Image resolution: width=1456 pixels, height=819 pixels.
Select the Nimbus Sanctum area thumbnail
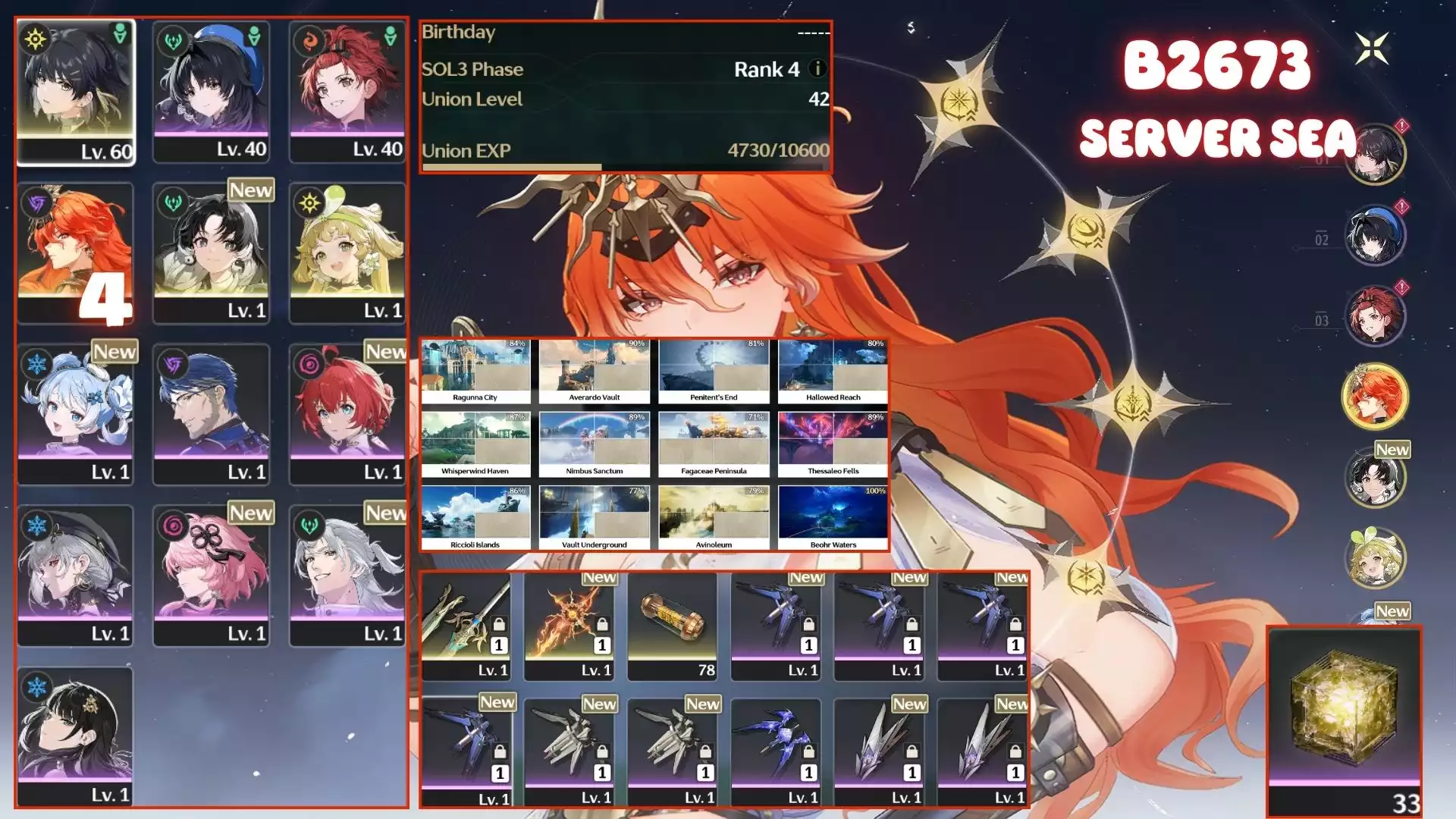click(x=595, y=444)
